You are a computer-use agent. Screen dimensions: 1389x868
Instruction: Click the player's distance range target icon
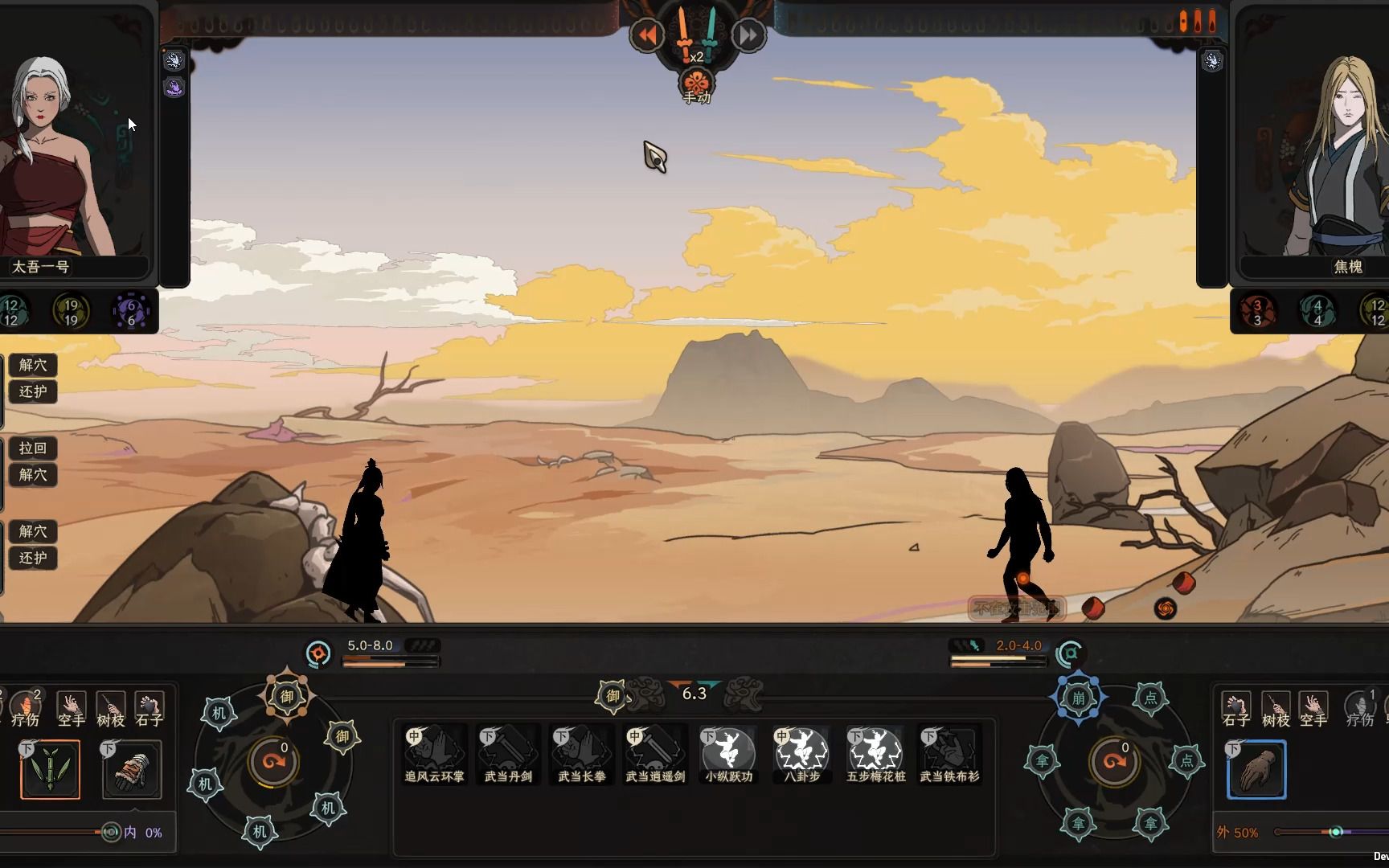pyautogui.click(x=318, y=653)
